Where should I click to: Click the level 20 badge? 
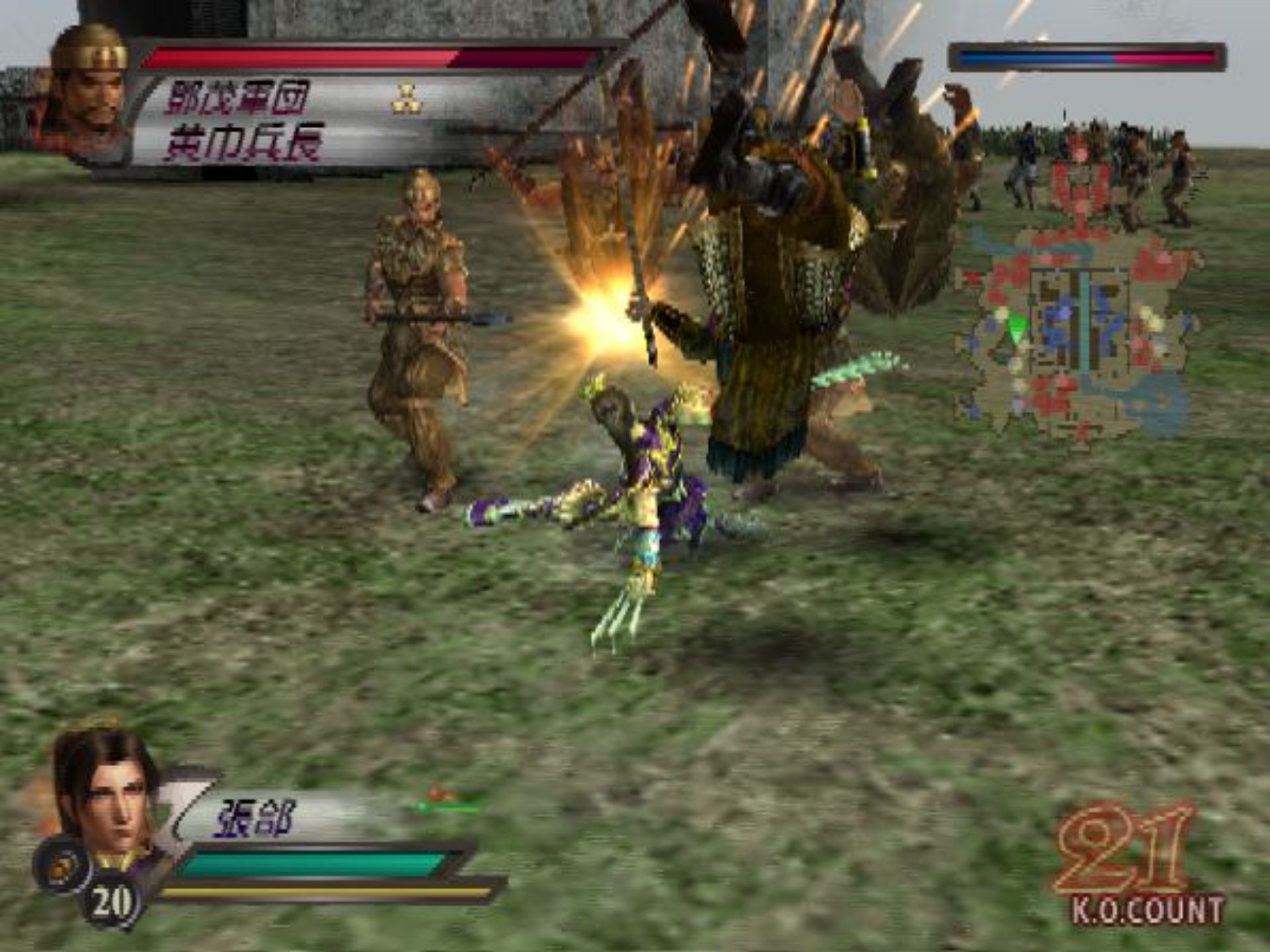coord(111,902)
